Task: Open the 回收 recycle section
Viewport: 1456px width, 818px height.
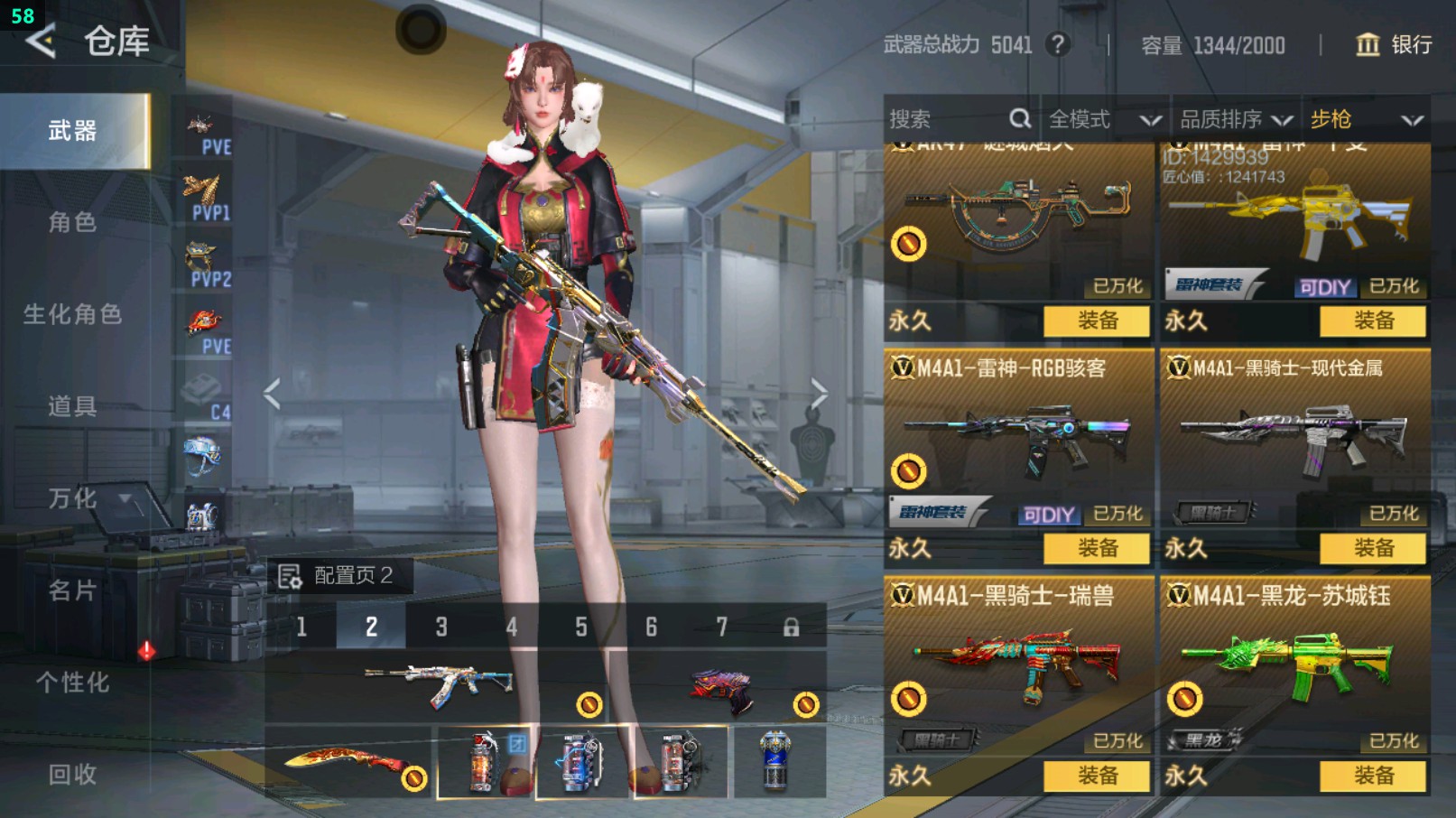Action: click(x=73, y=774)
